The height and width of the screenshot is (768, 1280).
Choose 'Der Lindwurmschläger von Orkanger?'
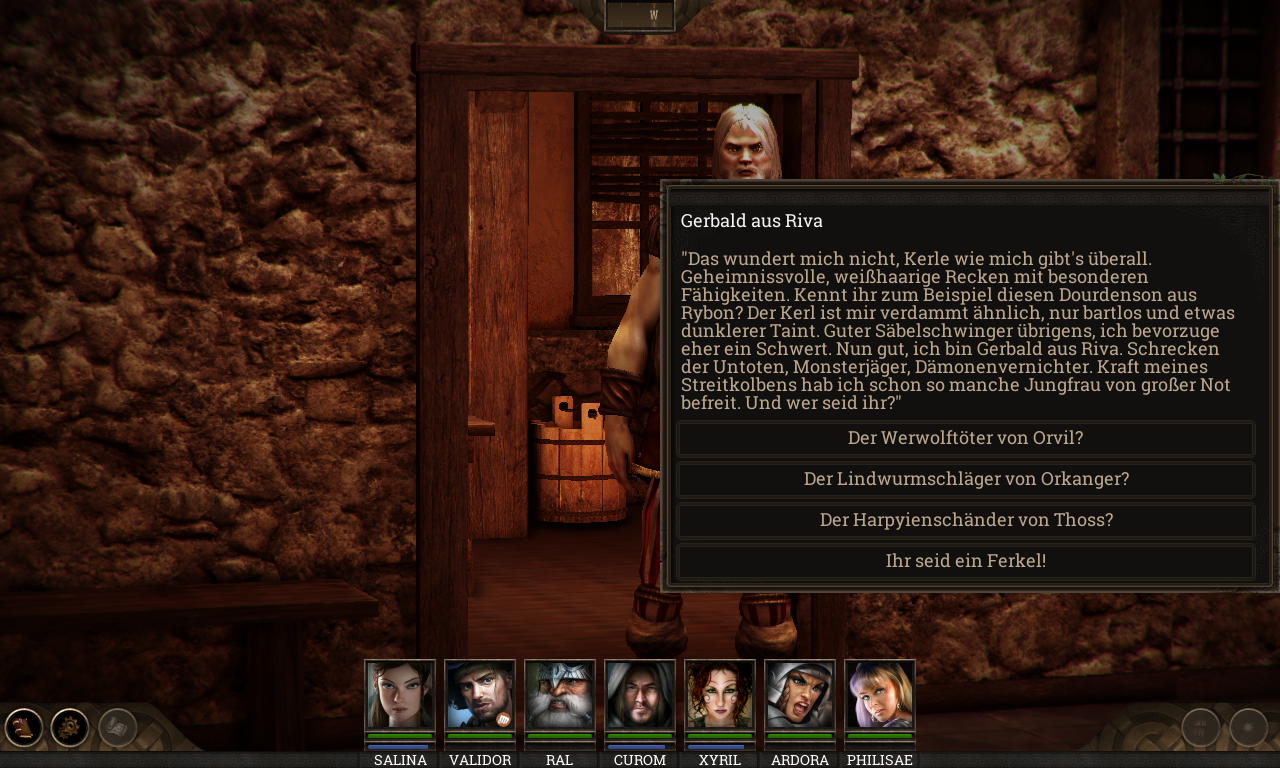[966, 479]
